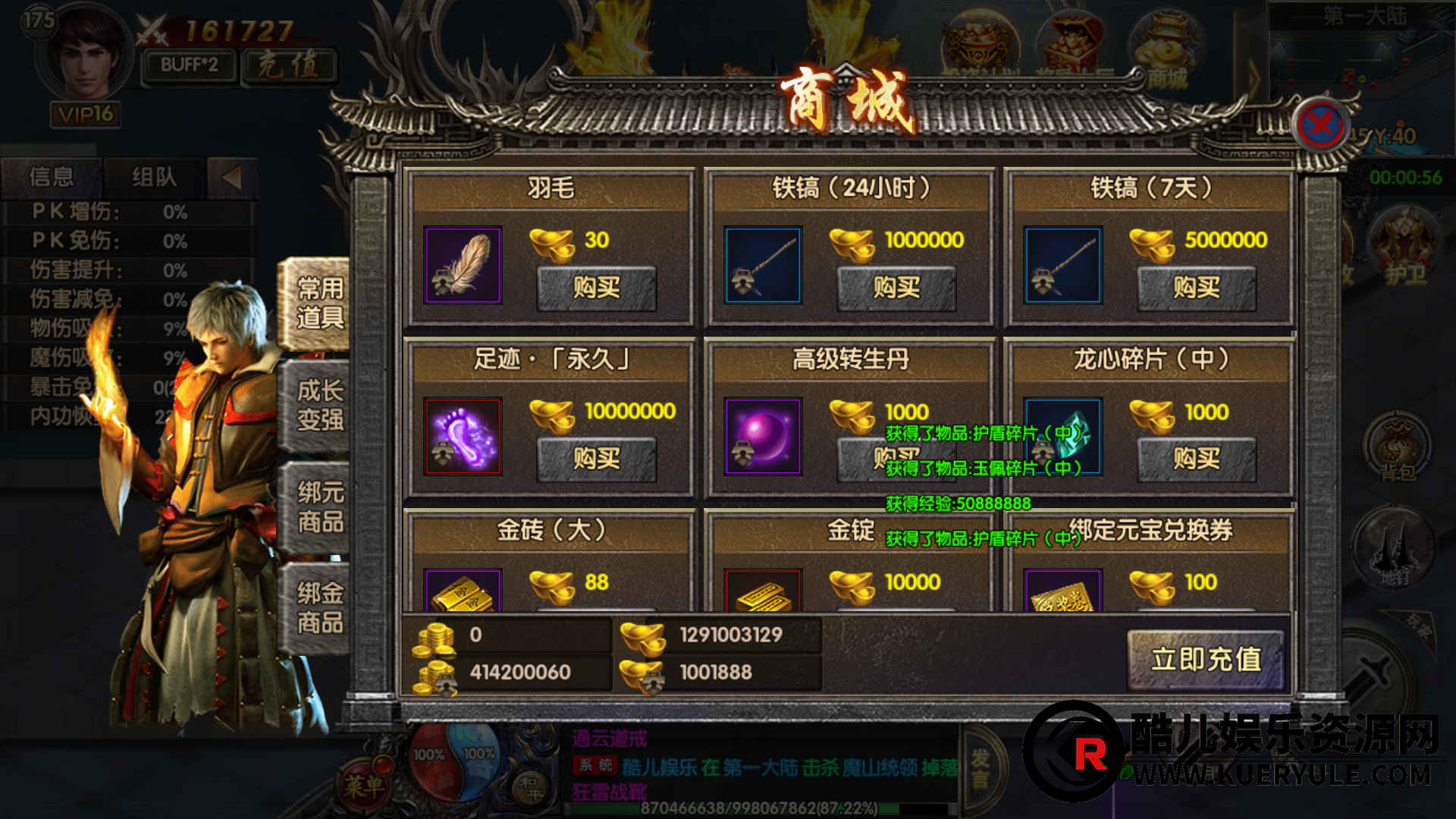The width and height of the screenshot is (1456, 819).
Task: Switch to the 常用道具 shop tab
Action: (x=319, y=303)
